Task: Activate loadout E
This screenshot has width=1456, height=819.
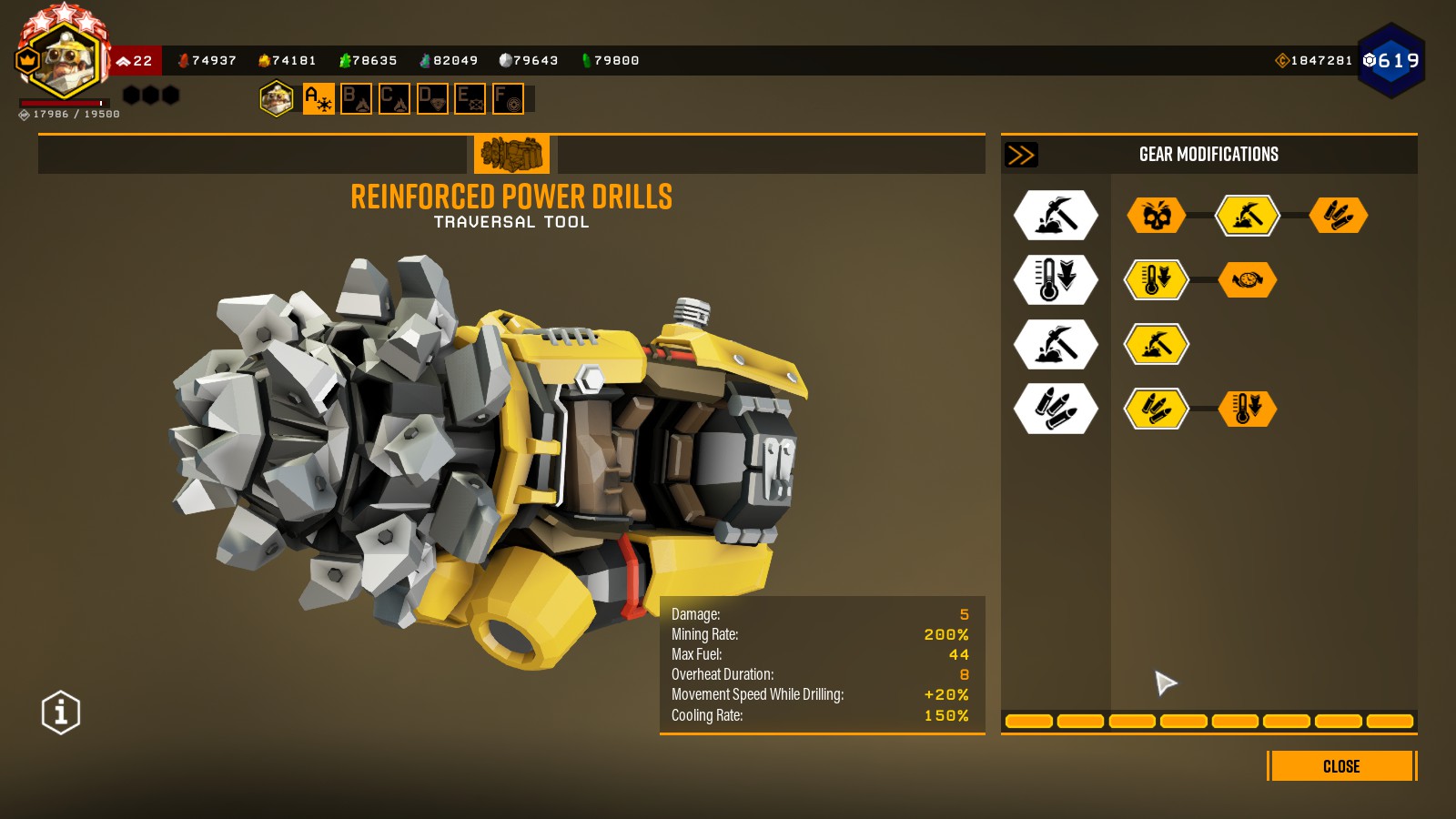Action: 470,98
